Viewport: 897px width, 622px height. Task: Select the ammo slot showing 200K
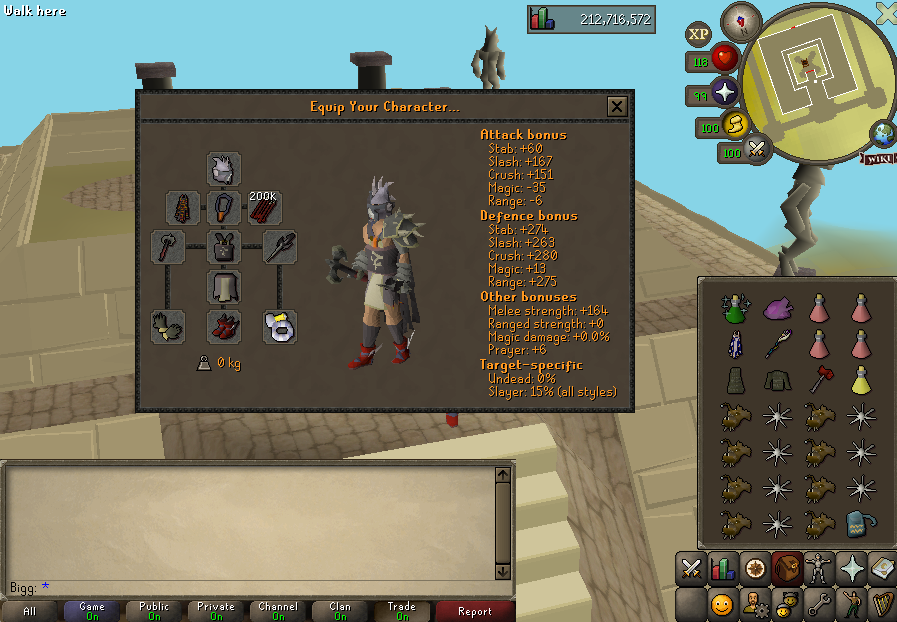point(264,208)
